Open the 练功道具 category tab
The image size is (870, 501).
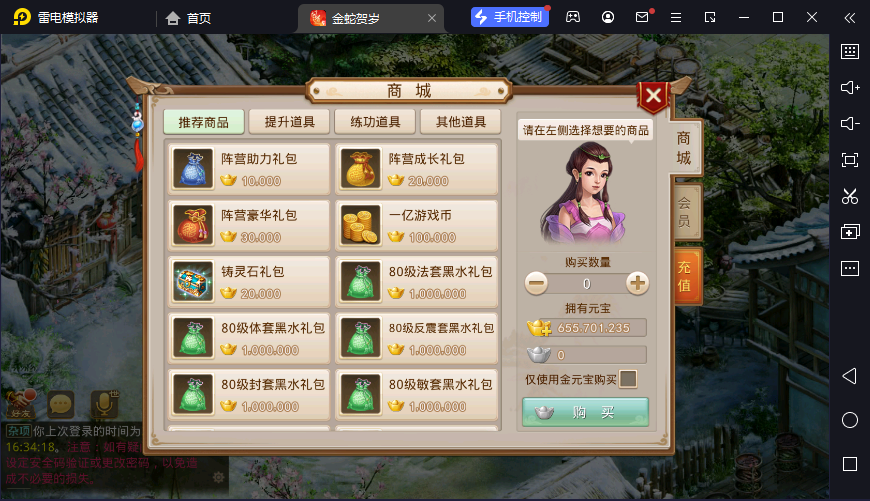click(375, 122)
